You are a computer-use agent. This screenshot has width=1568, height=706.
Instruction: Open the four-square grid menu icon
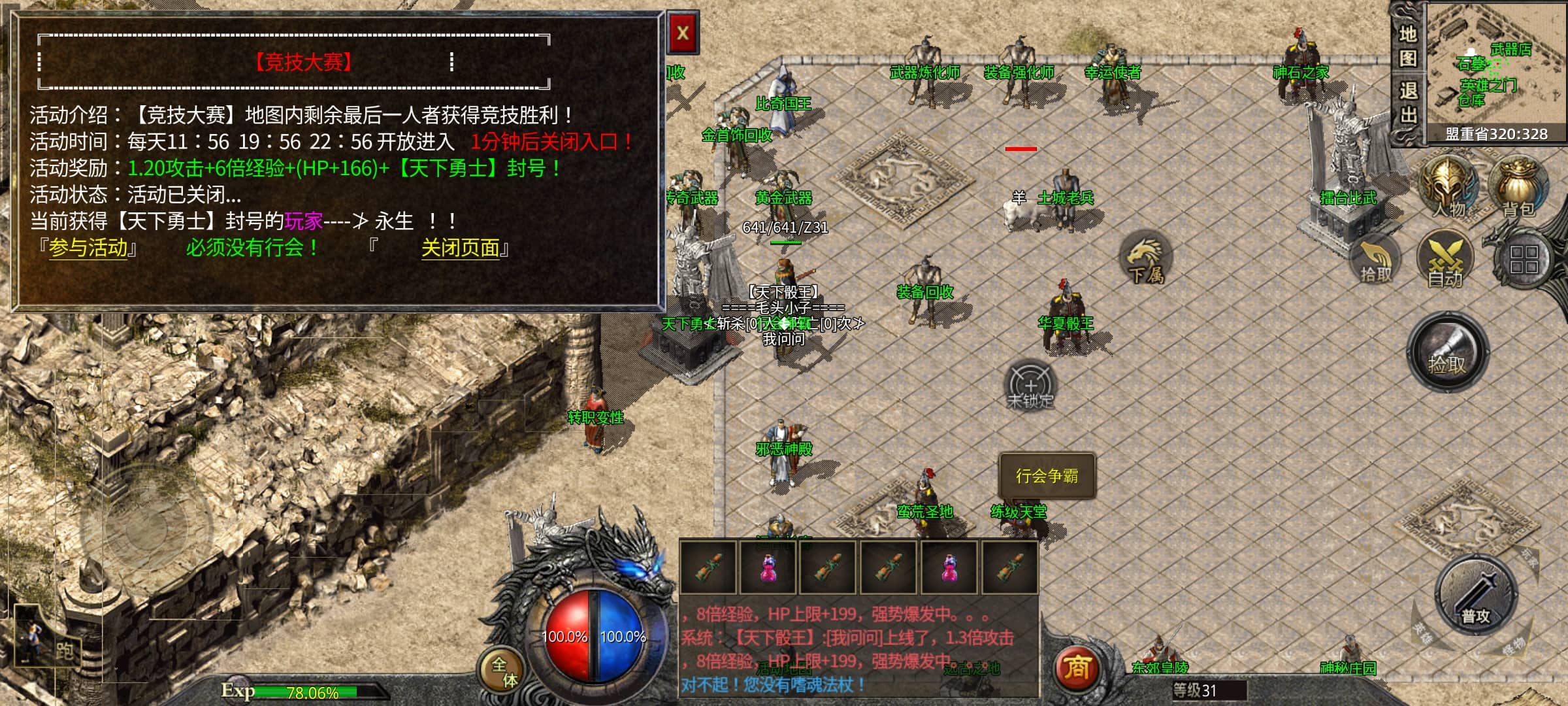click(1524, 259)
